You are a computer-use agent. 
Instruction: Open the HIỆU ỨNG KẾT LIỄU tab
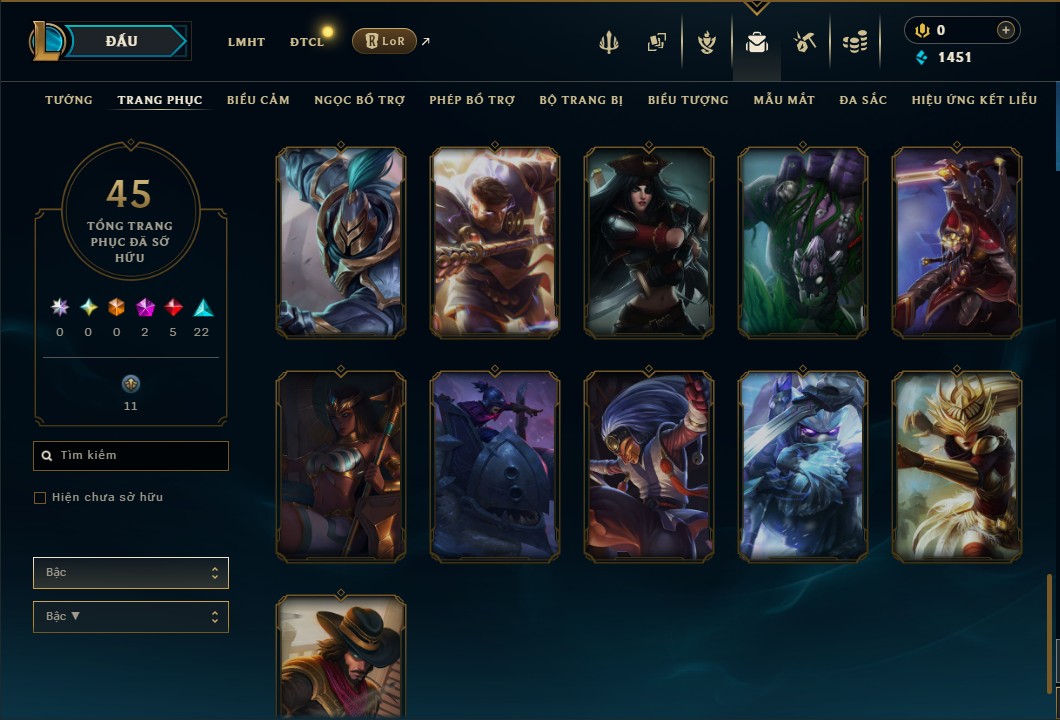pos(974,100)
